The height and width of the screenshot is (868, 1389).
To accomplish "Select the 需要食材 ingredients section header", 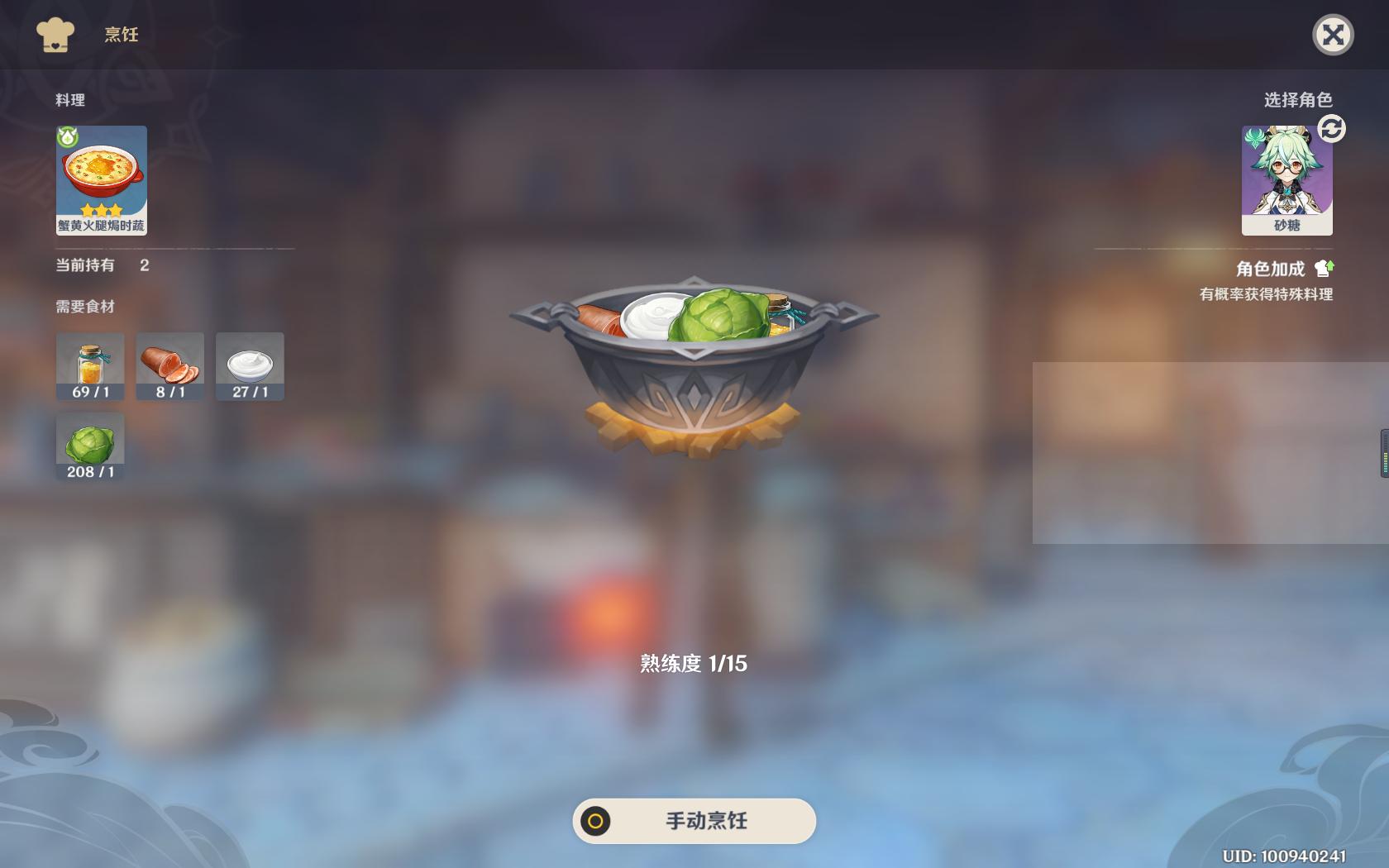I will [85, 306].
